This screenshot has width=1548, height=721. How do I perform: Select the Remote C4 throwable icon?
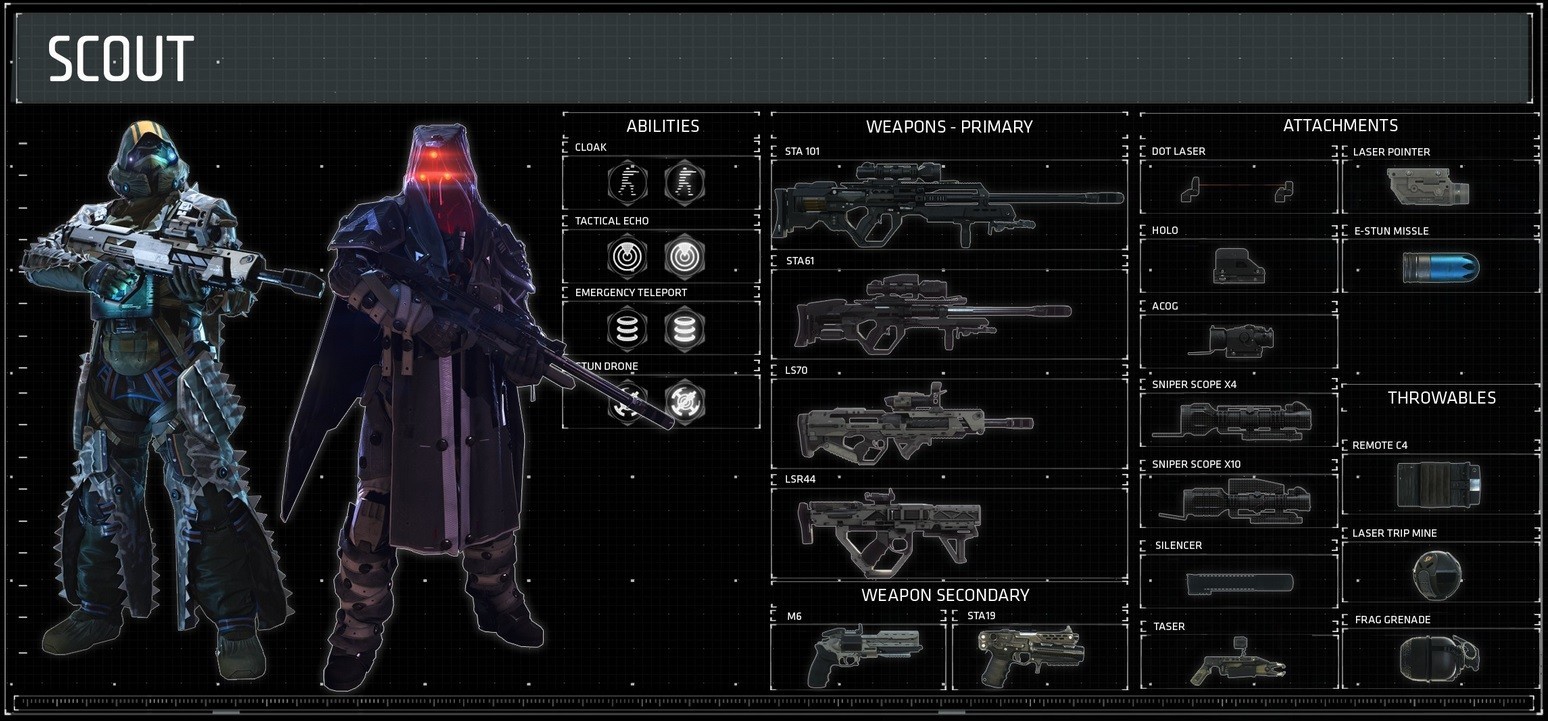pyautogui.click(x=1441, y=482)
